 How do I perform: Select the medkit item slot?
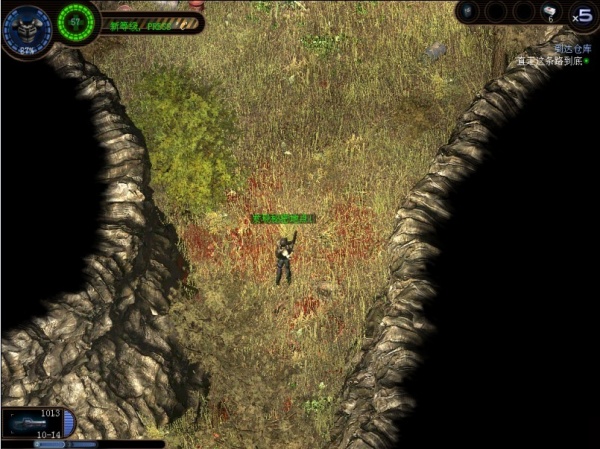(x=550, y=12)
